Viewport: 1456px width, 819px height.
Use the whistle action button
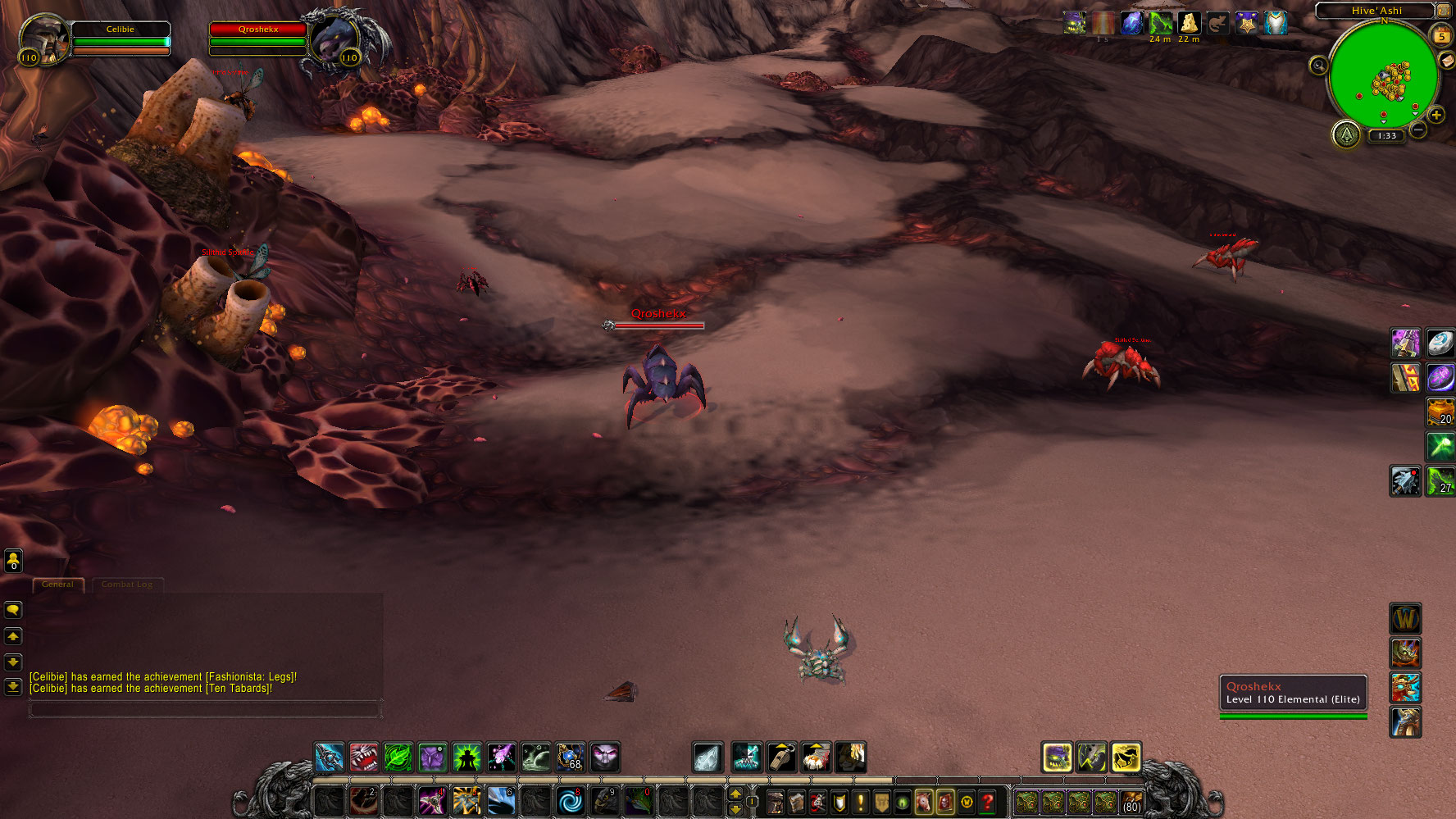[x=781, y=758]
